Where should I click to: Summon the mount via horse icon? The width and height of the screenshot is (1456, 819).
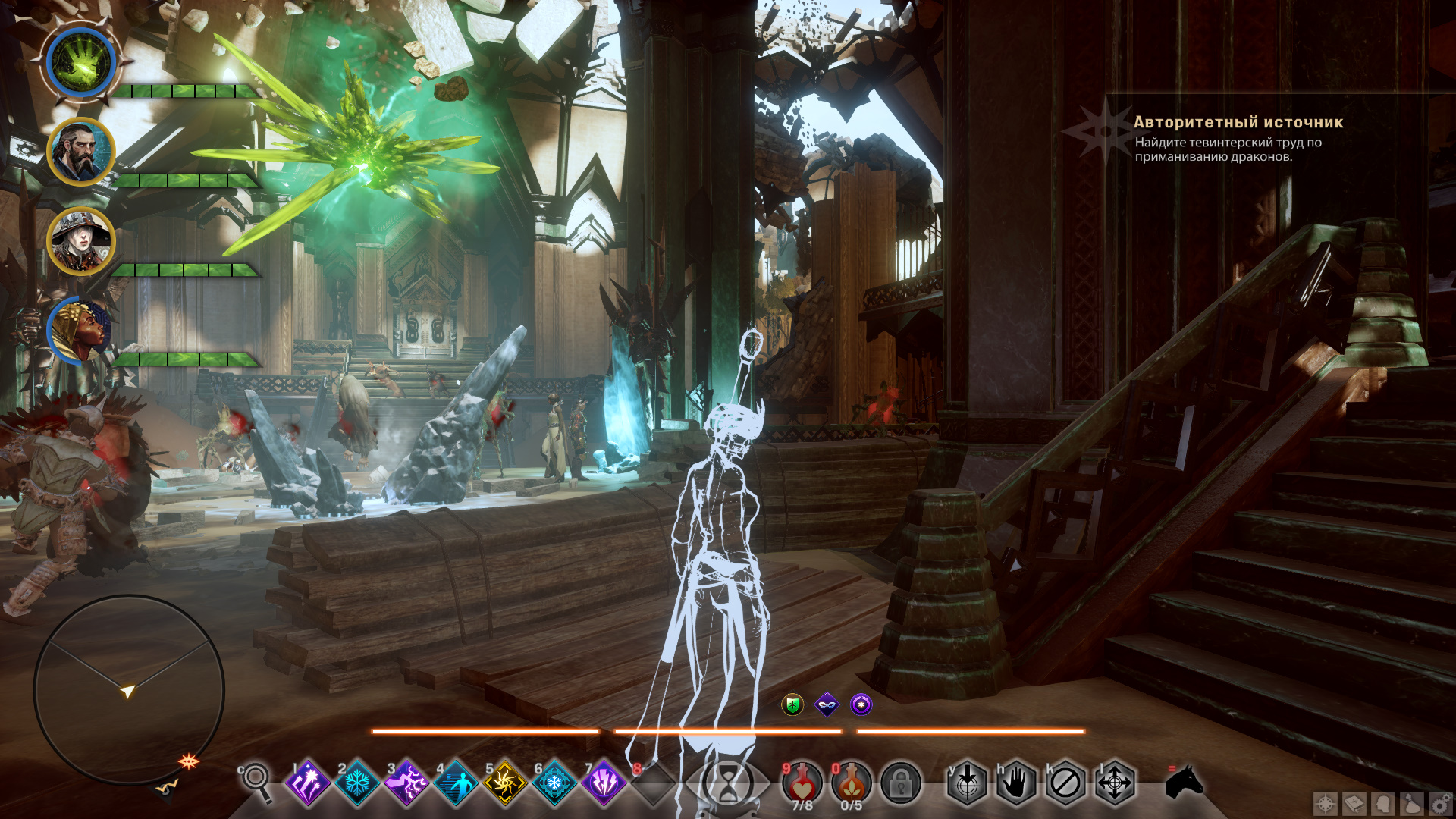pos(1184,781)
